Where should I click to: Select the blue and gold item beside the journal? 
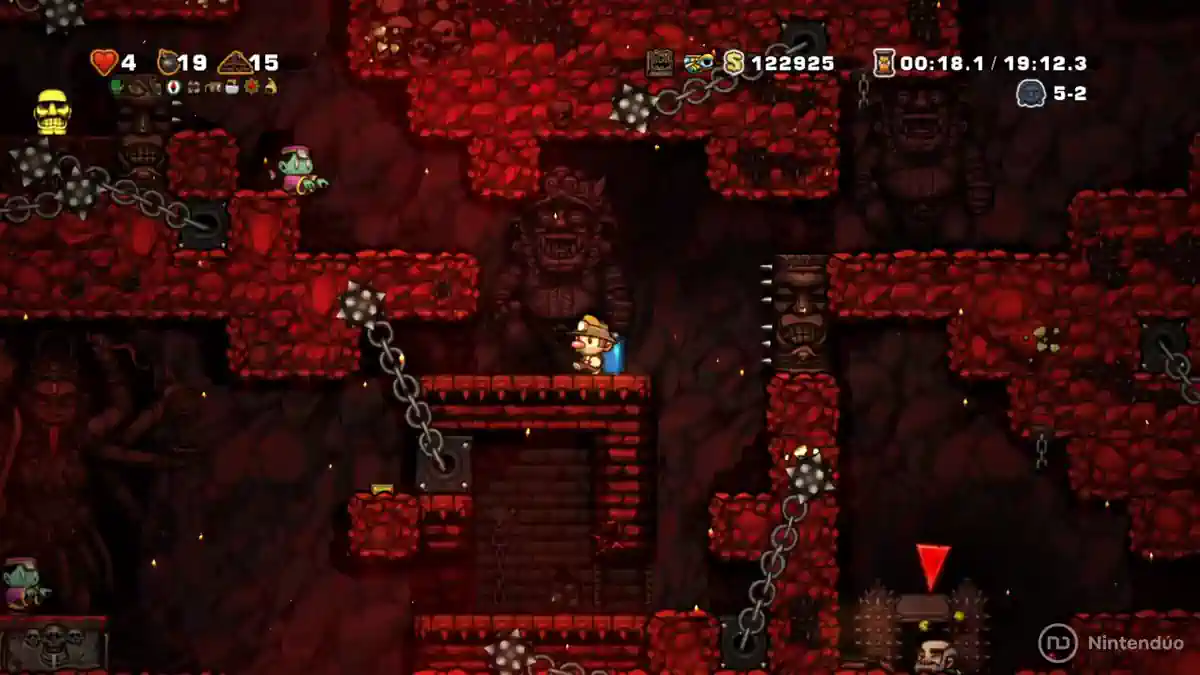point(699,63)
